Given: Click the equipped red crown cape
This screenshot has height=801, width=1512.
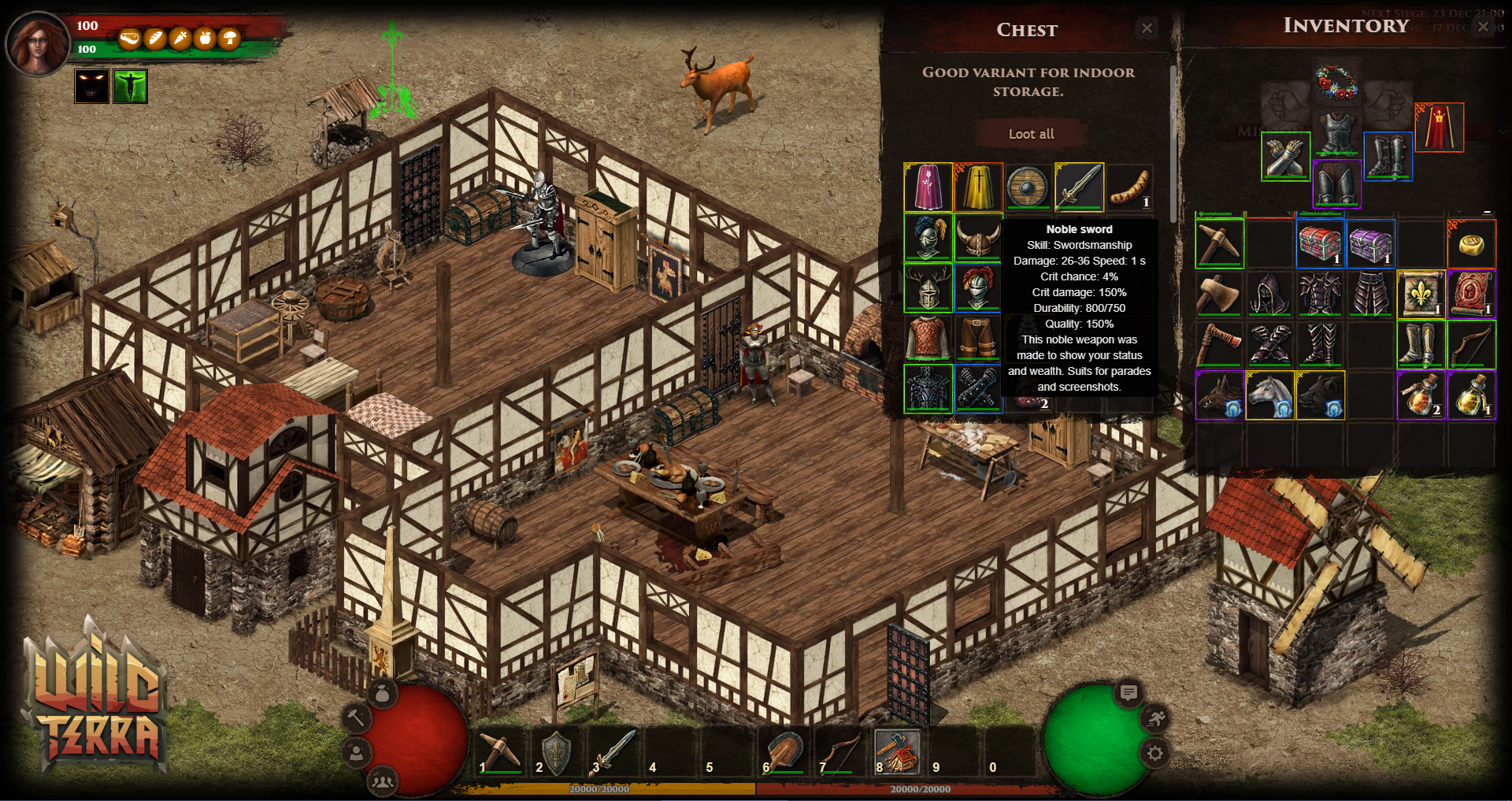Looking at the screenshot, I should click(x=1439, y=127).
